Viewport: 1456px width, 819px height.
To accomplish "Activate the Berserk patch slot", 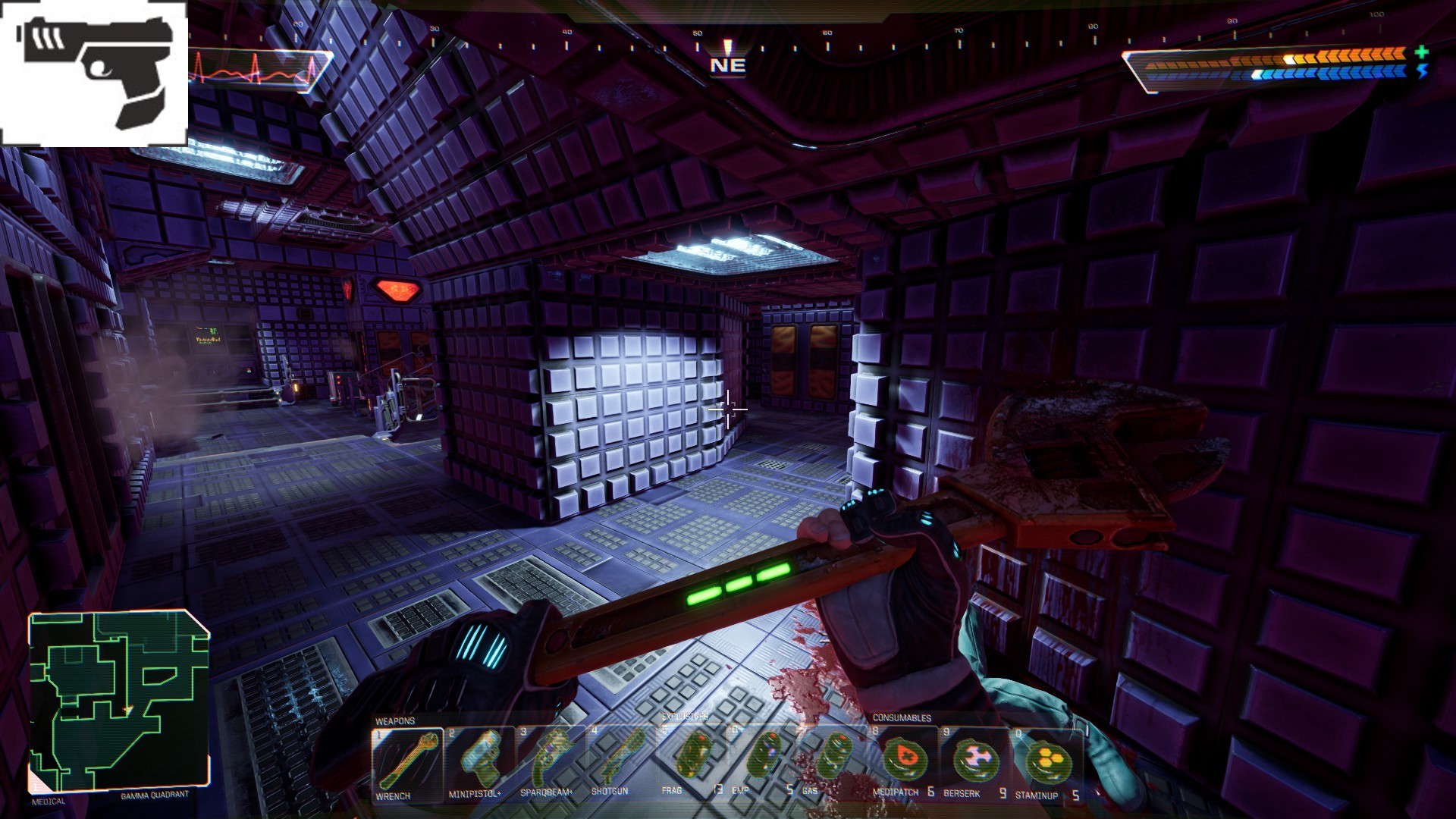I will [x=973, y=762].
